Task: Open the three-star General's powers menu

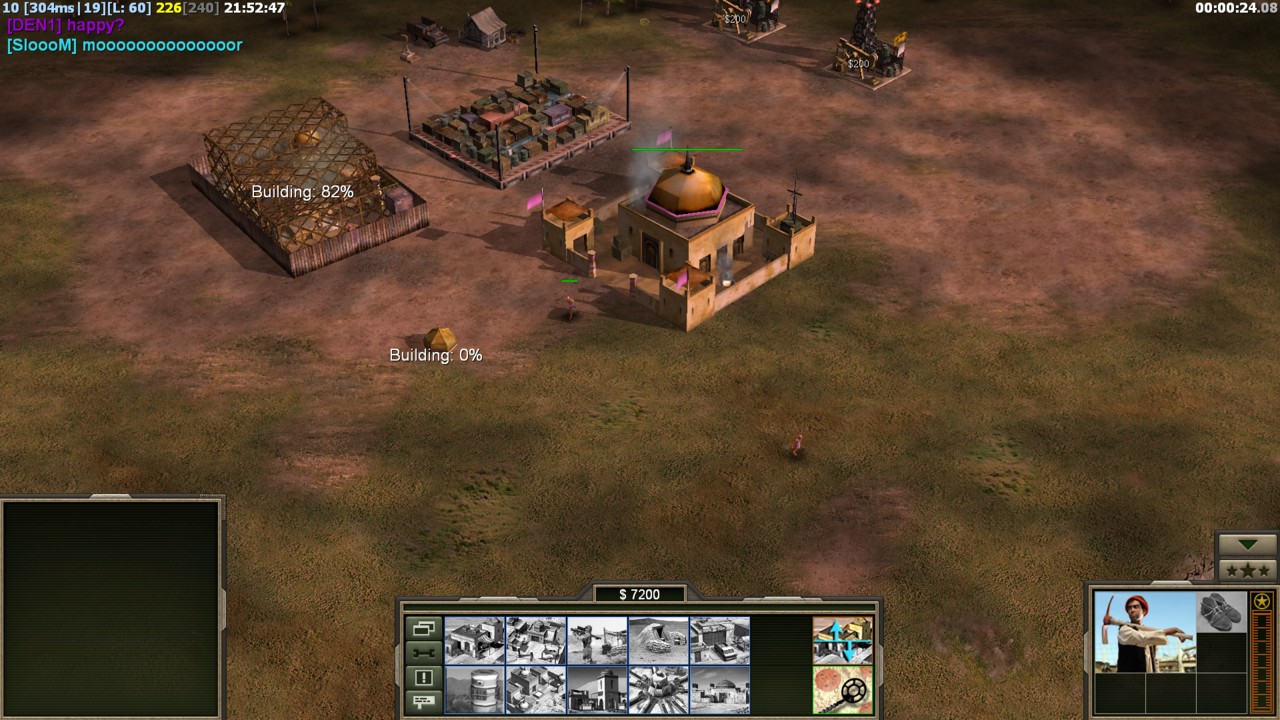Action: coord(1247,570)
